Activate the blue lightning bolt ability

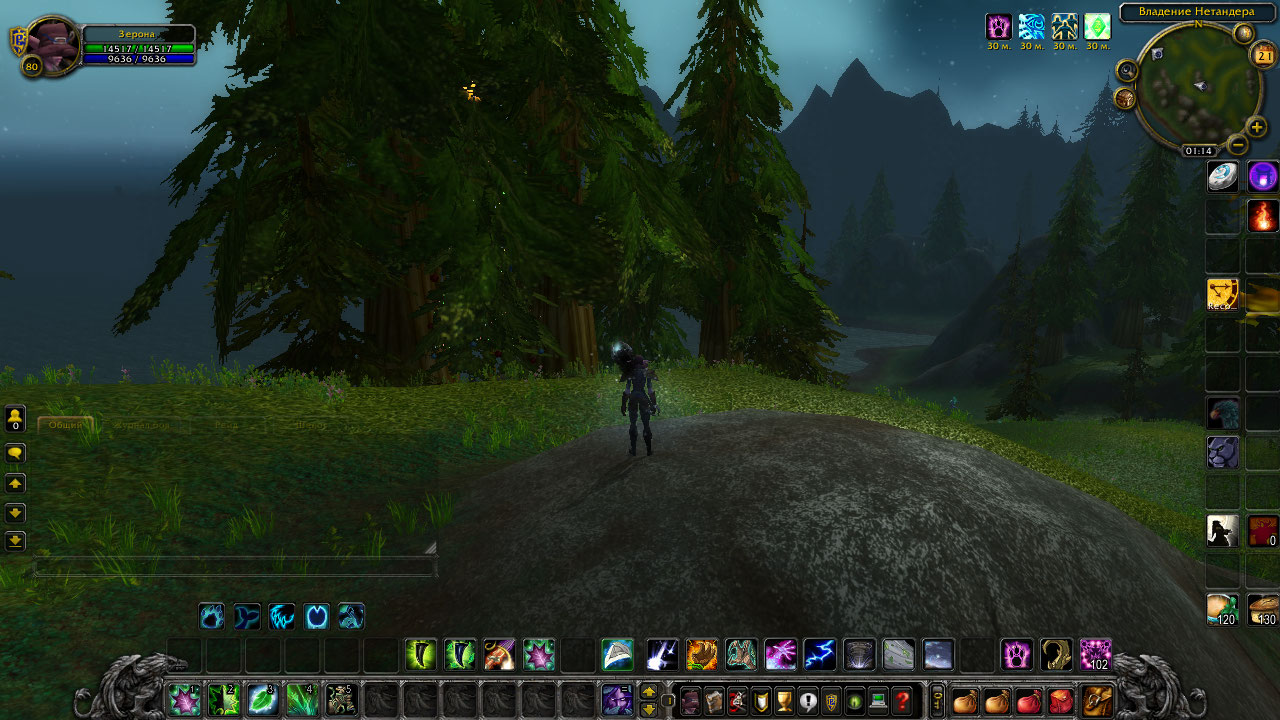pyautogui.click(x=820, y=655)
